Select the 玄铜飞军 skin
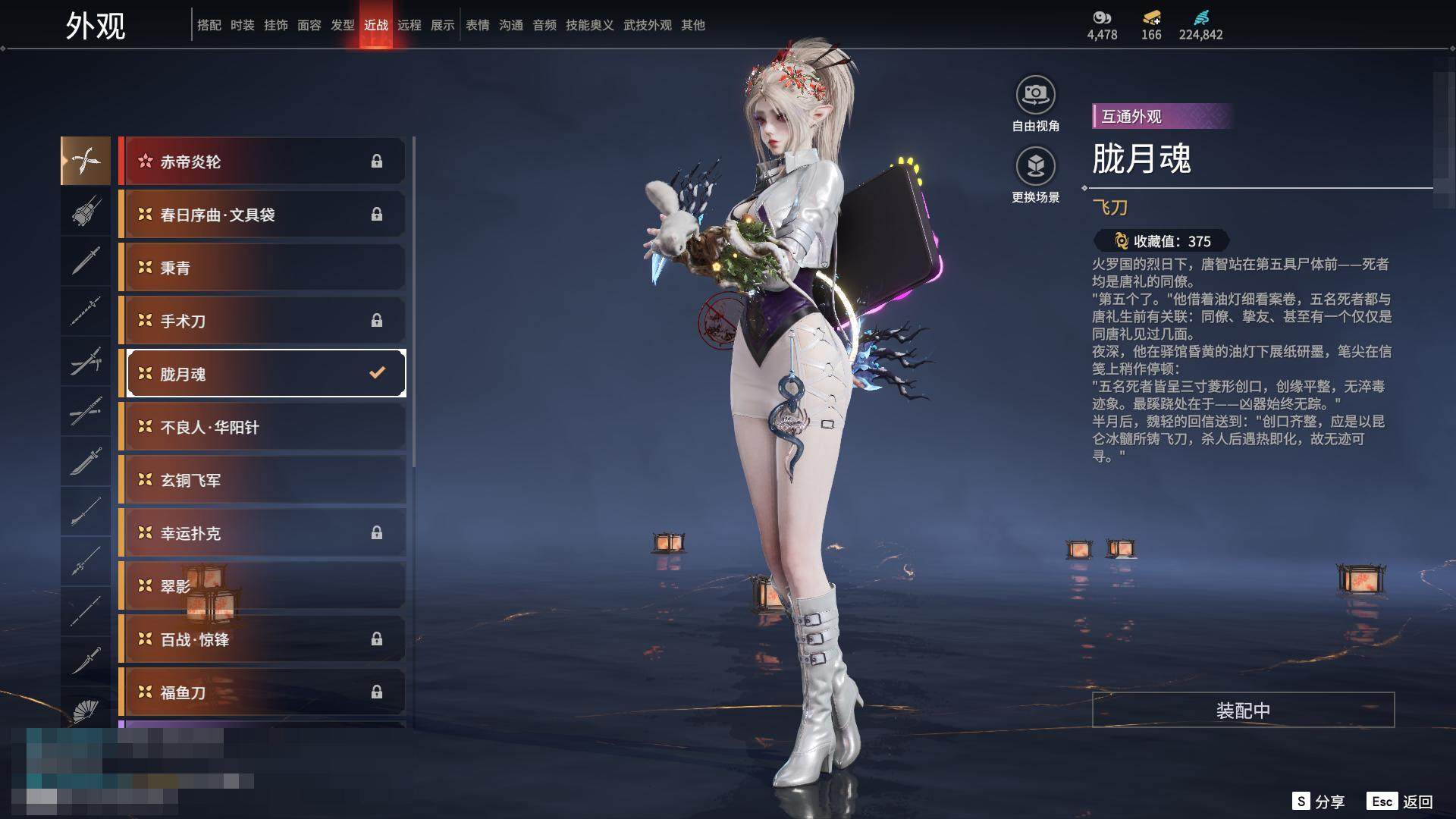 [262, 480]
